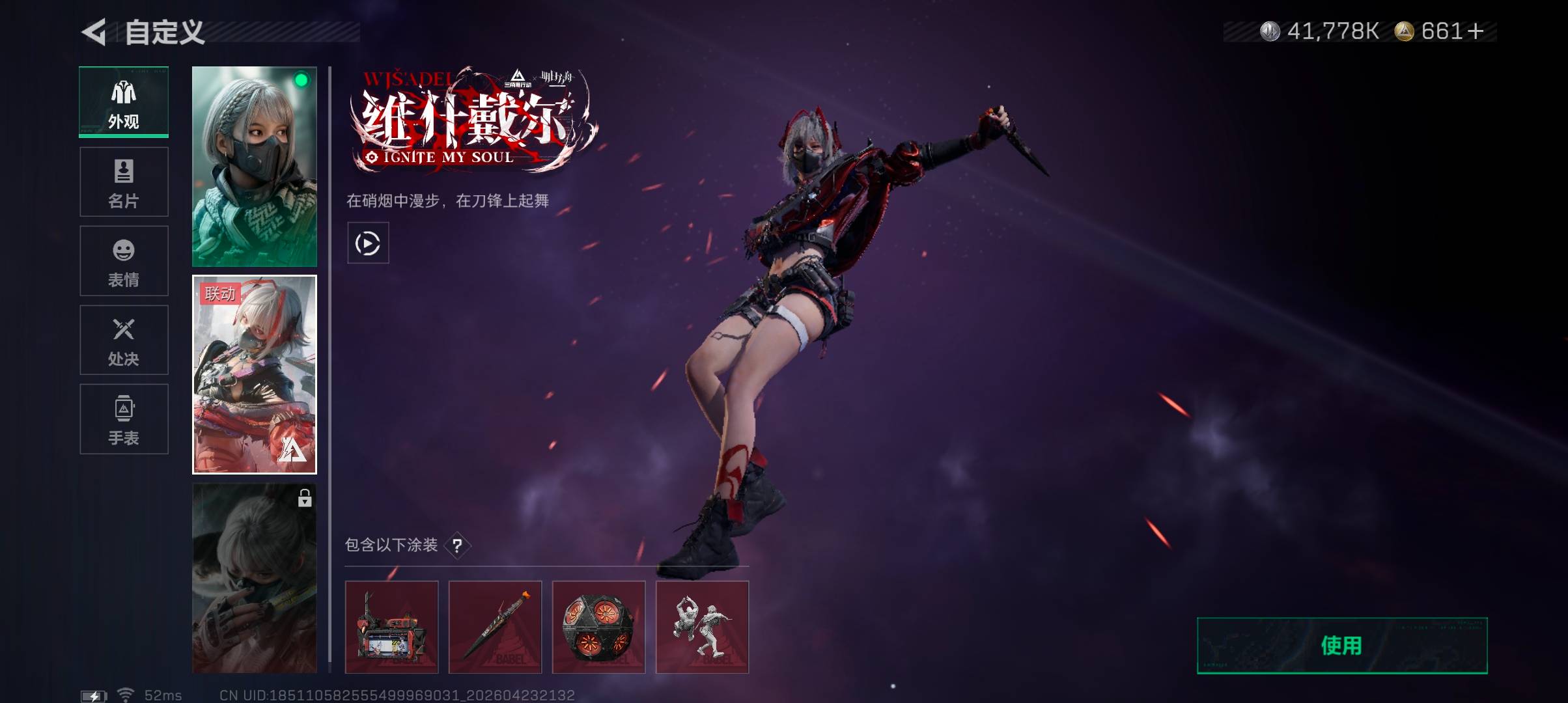
Task: Go back using the arrow beside 自定义
Action: 94,33
